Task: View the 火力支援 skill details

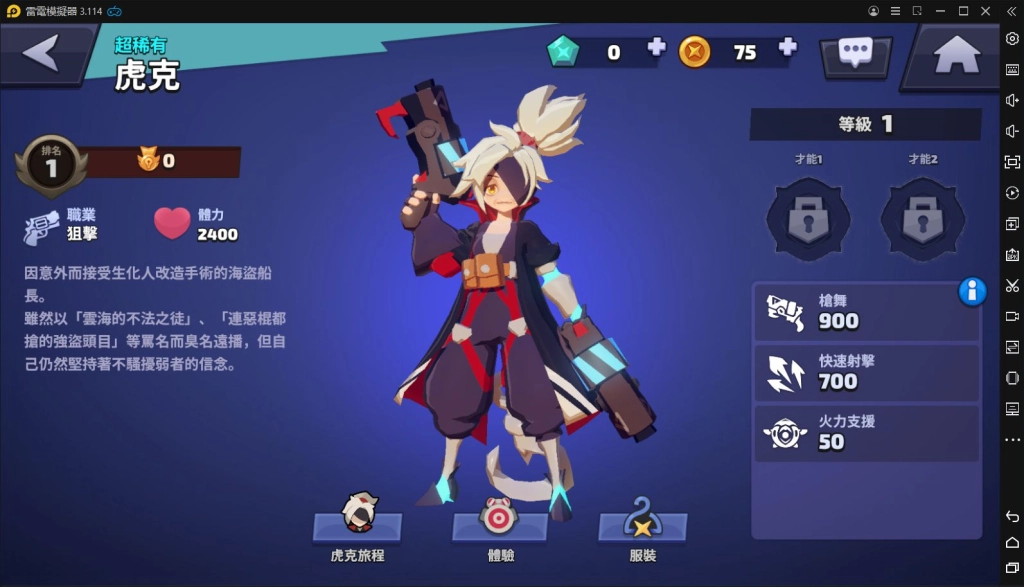Action: click(x=866, y=432)
